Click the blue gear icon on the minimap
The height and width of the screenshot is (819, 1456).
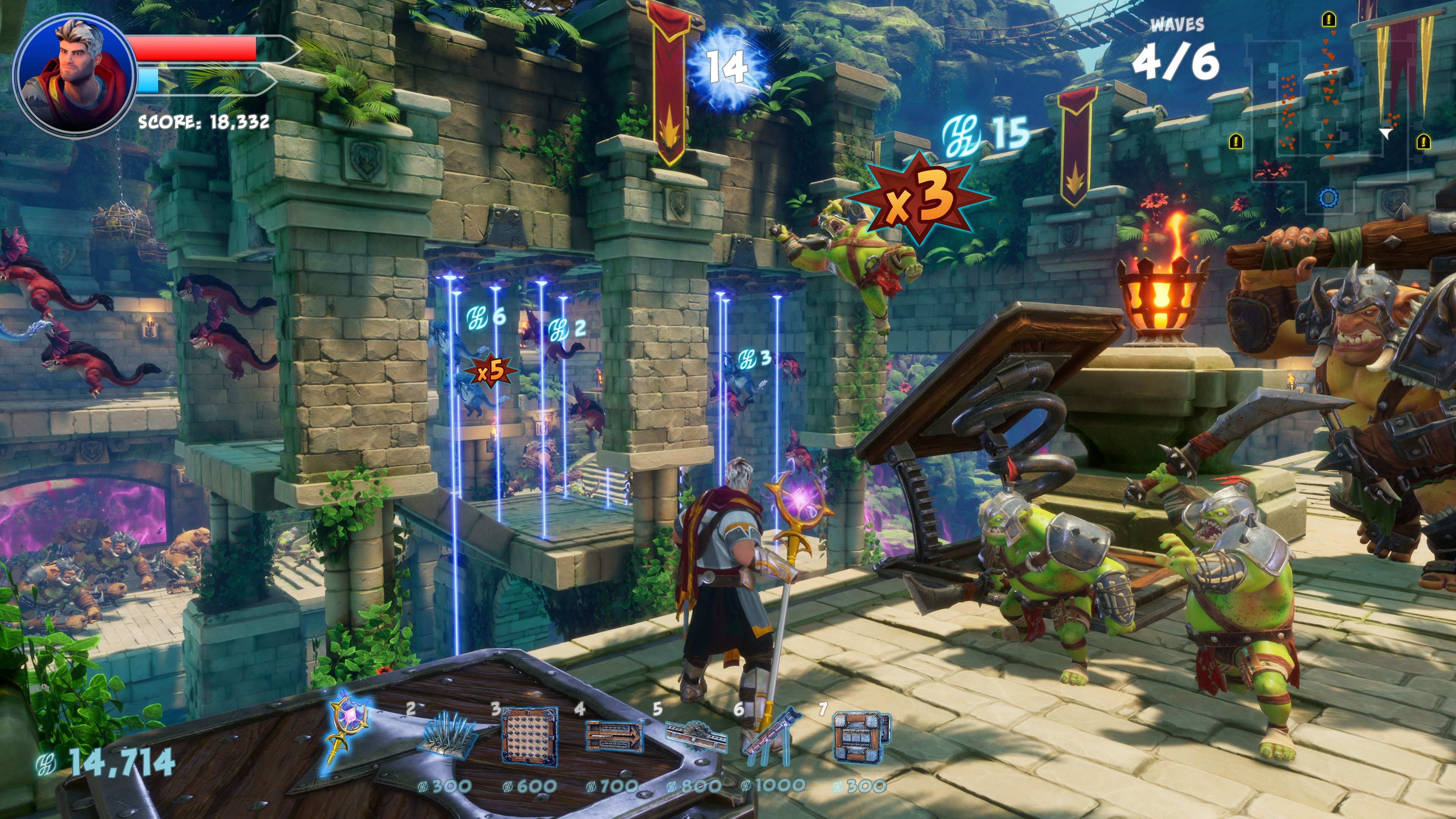1328,197
